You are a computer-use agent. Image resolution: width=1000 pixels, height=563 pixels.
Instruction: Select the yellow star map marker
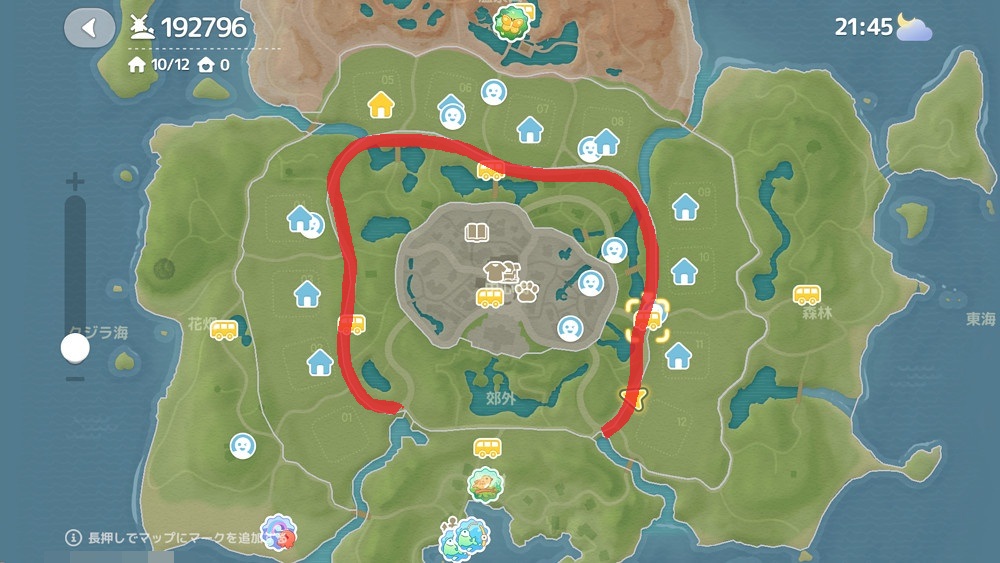631,398
